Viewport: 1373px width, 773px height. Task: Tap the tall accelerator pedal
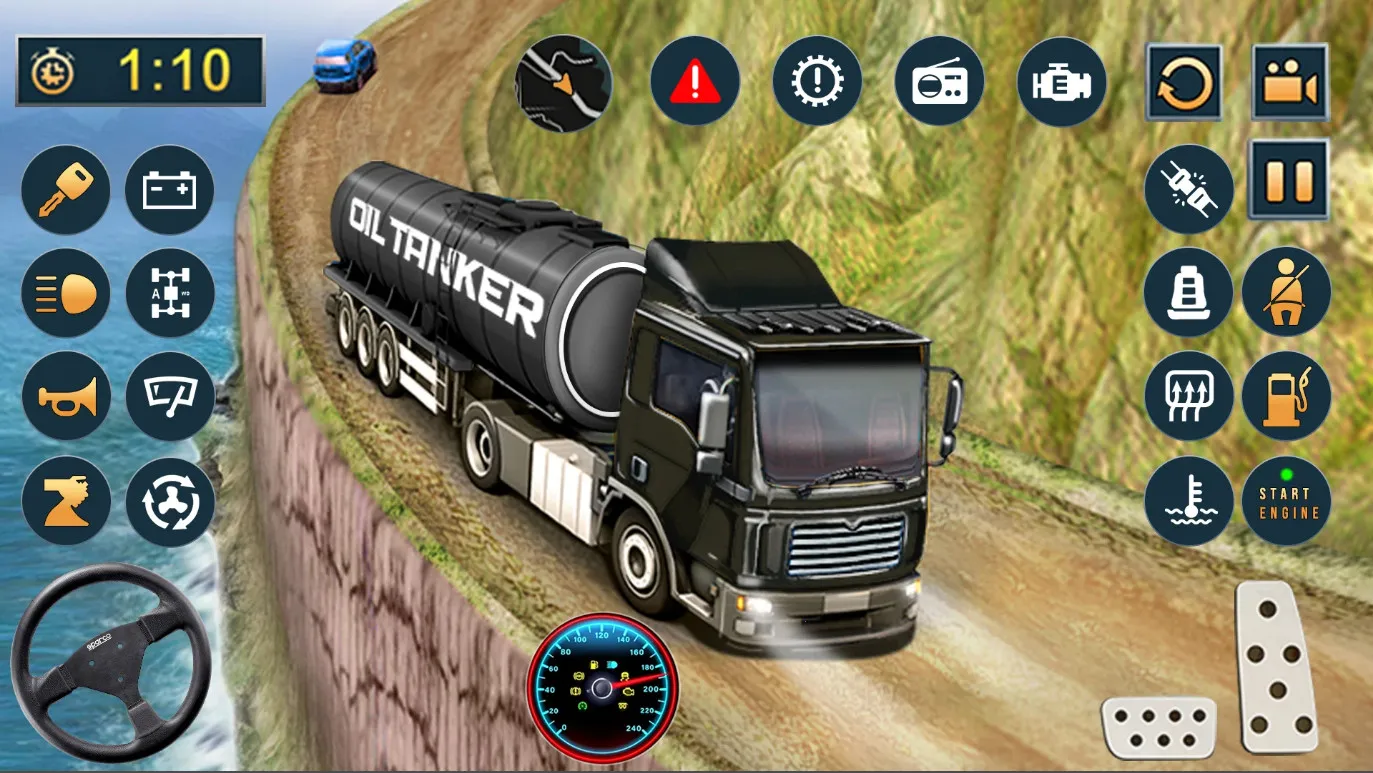click(1276, 666)
